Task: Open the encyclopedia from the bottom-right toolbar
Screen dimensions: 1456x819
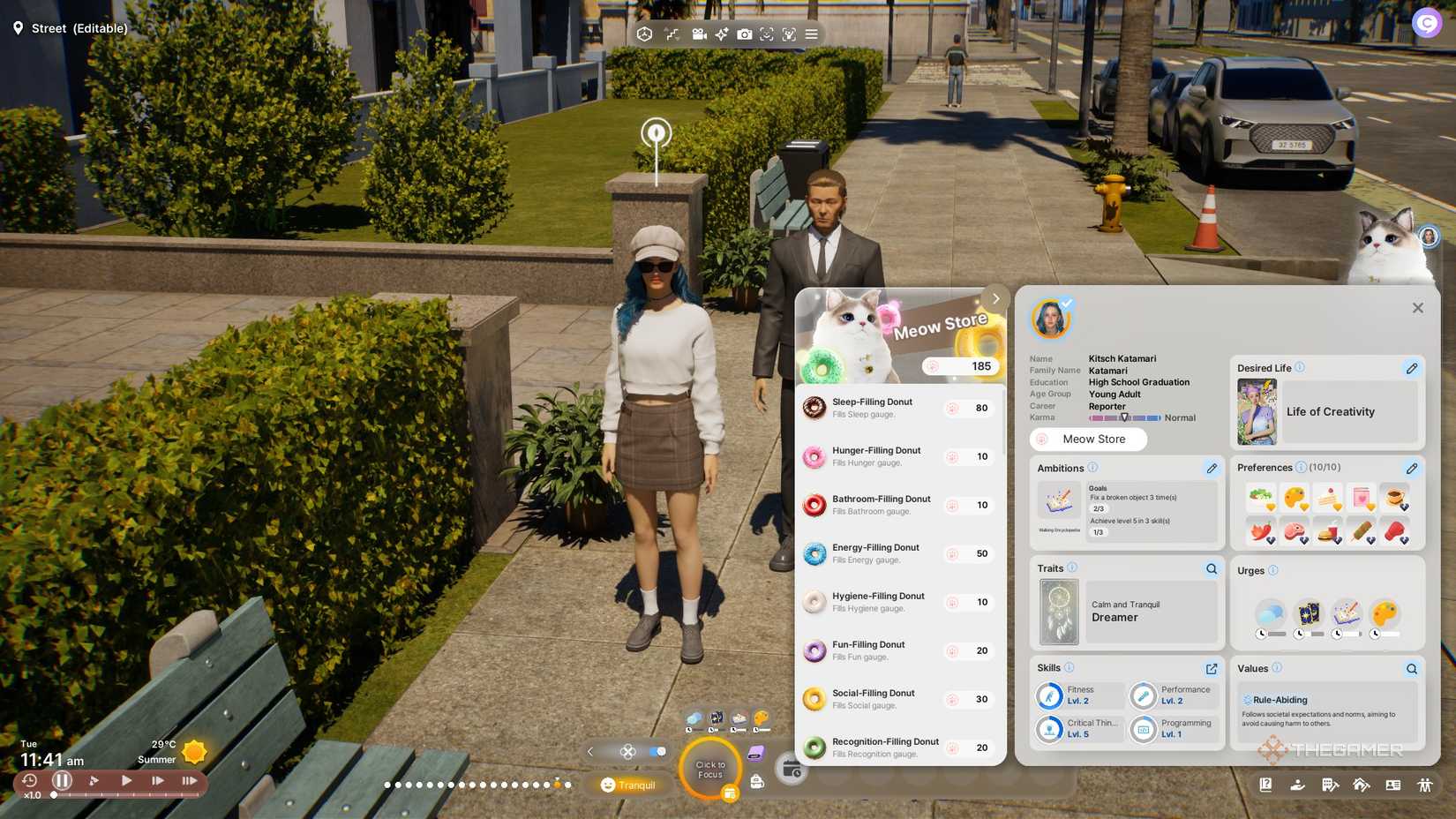Action: 1265,784
